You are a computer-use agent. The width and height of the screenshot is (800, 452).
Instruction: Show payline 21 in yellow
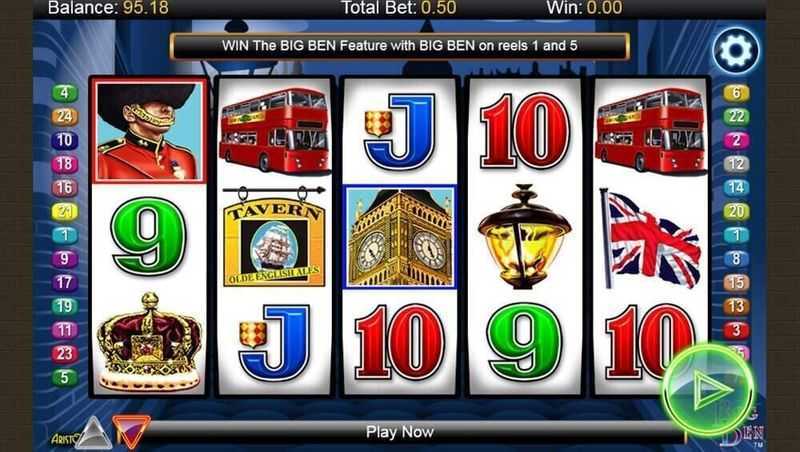tap(65, 211)
